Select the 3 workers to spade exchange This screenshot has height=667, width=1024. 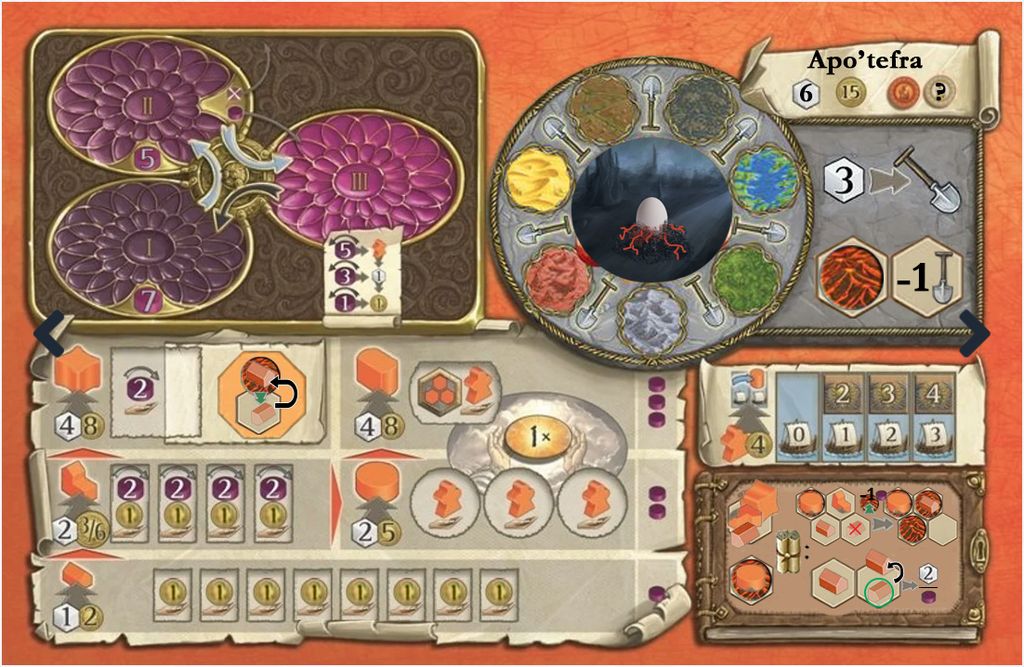tap(885, 182)
